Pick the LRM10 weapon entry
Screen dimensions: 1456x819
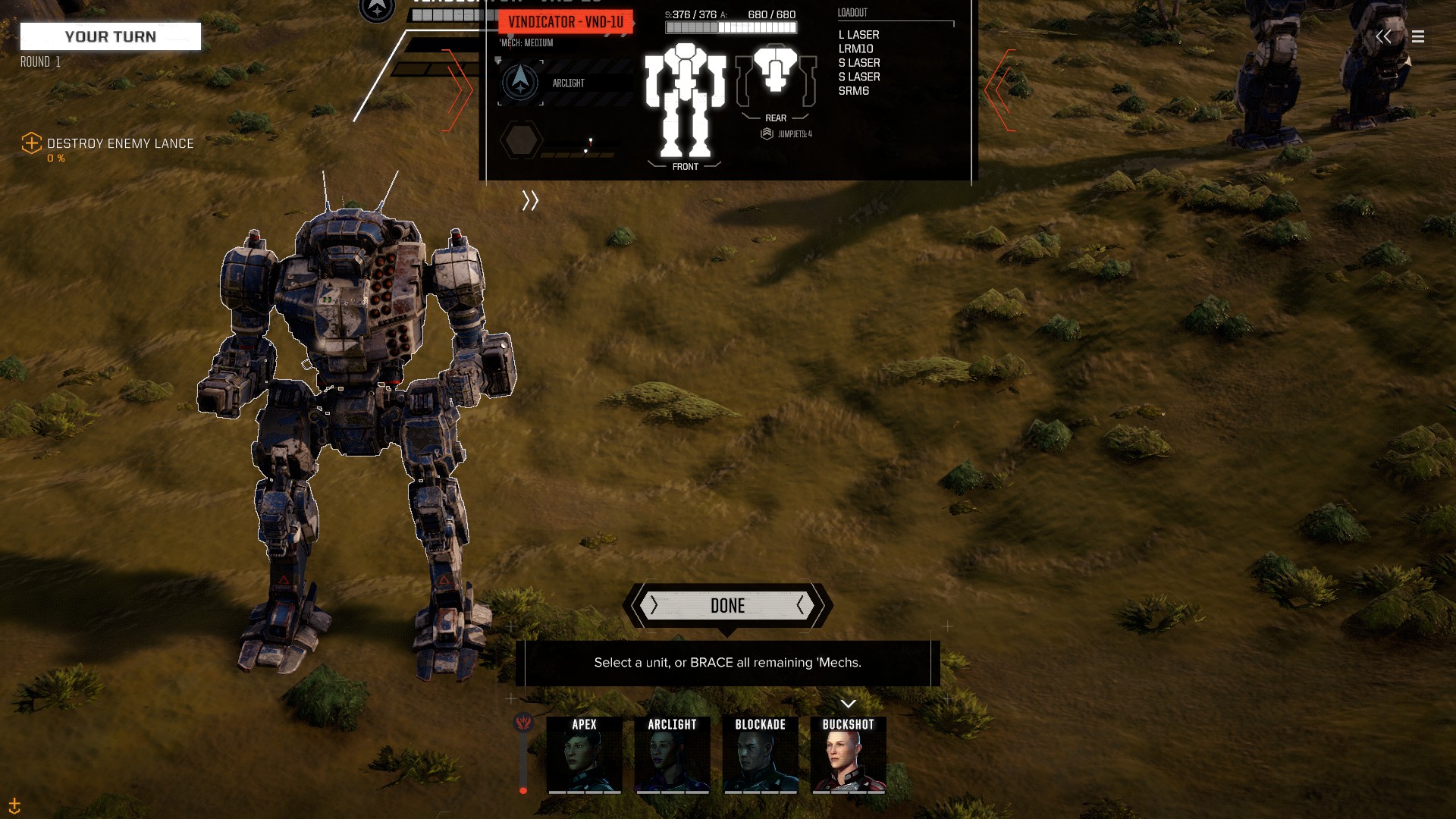tap(855, 49)
